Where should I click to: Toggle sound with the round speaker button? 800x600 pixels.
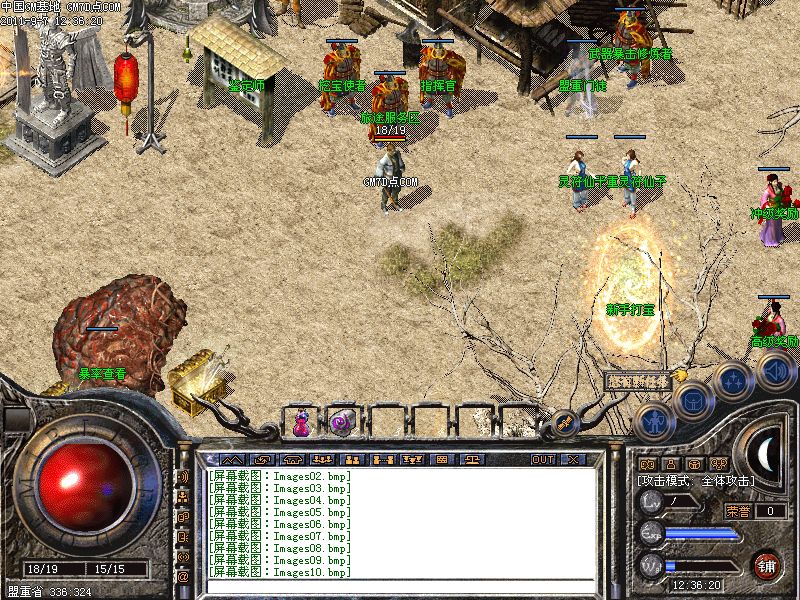(775, 372)
